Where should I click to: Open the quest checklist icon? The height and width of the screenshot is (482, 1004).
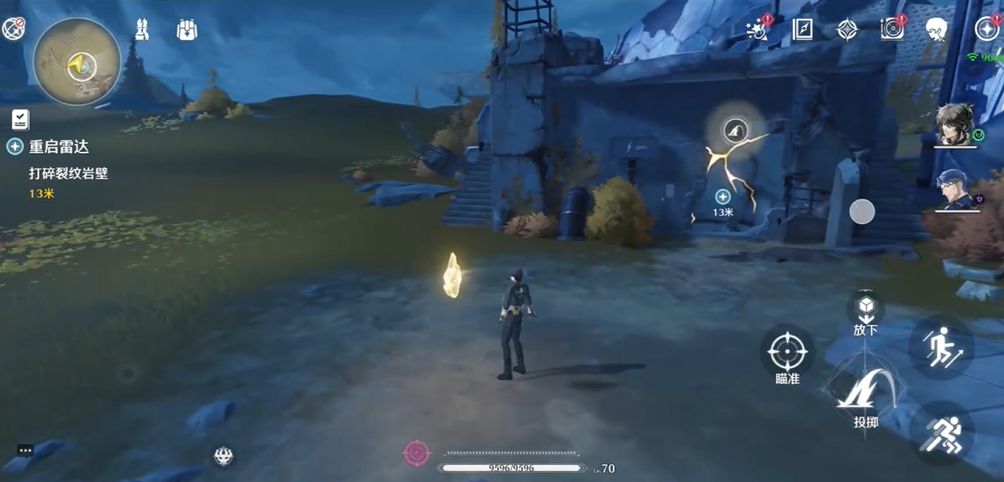pyautogui.click(x=20, y=119)
